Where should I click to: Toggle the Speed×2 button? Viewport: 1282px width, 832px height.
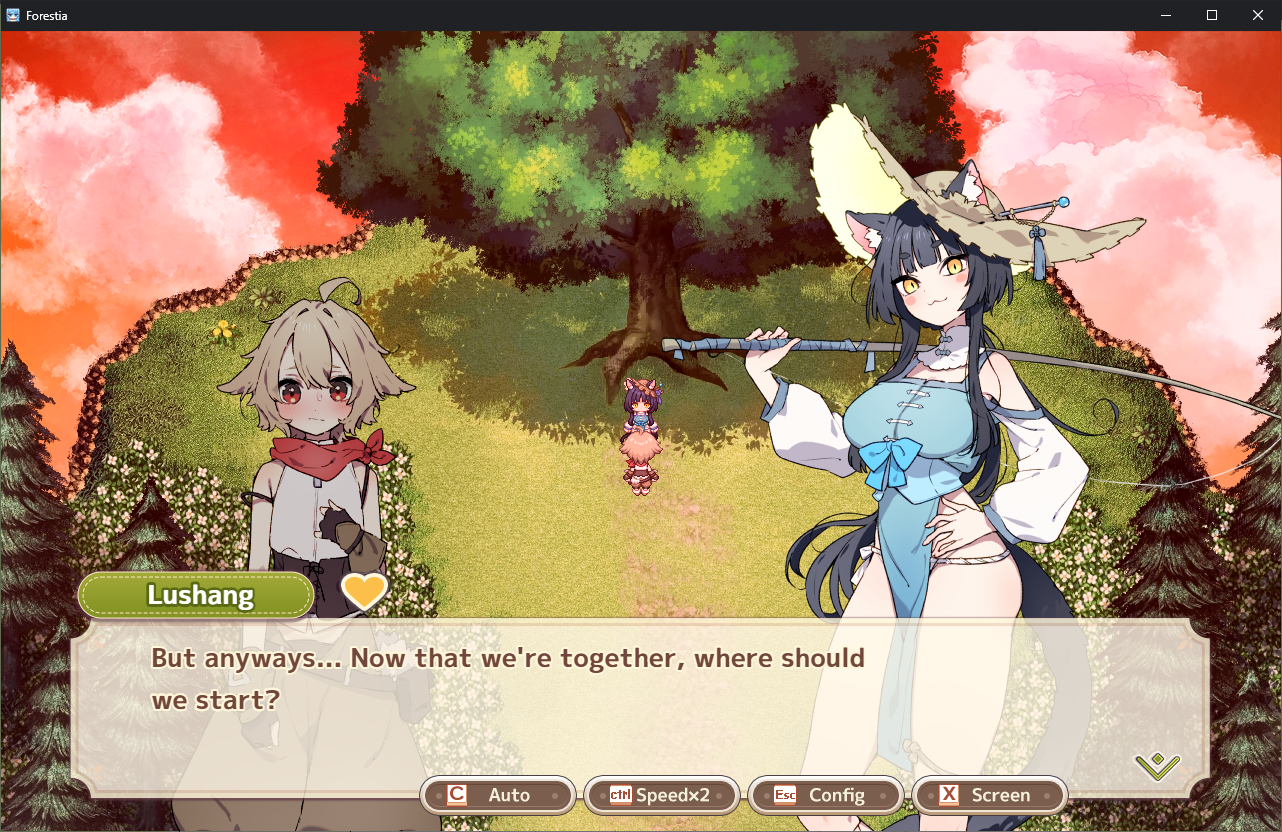661,795
